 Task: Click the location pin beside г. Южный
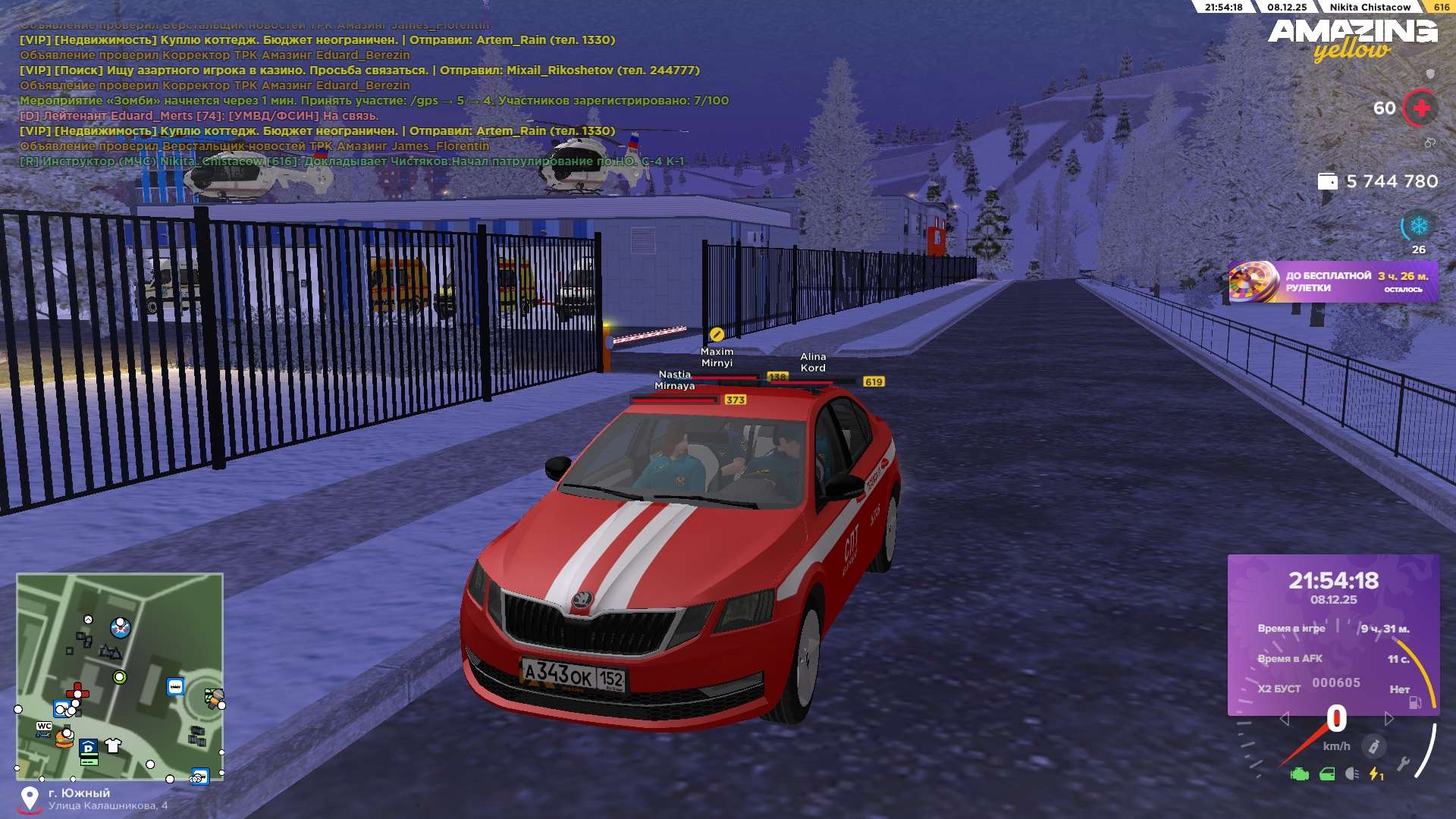click(x=30, y=799)
